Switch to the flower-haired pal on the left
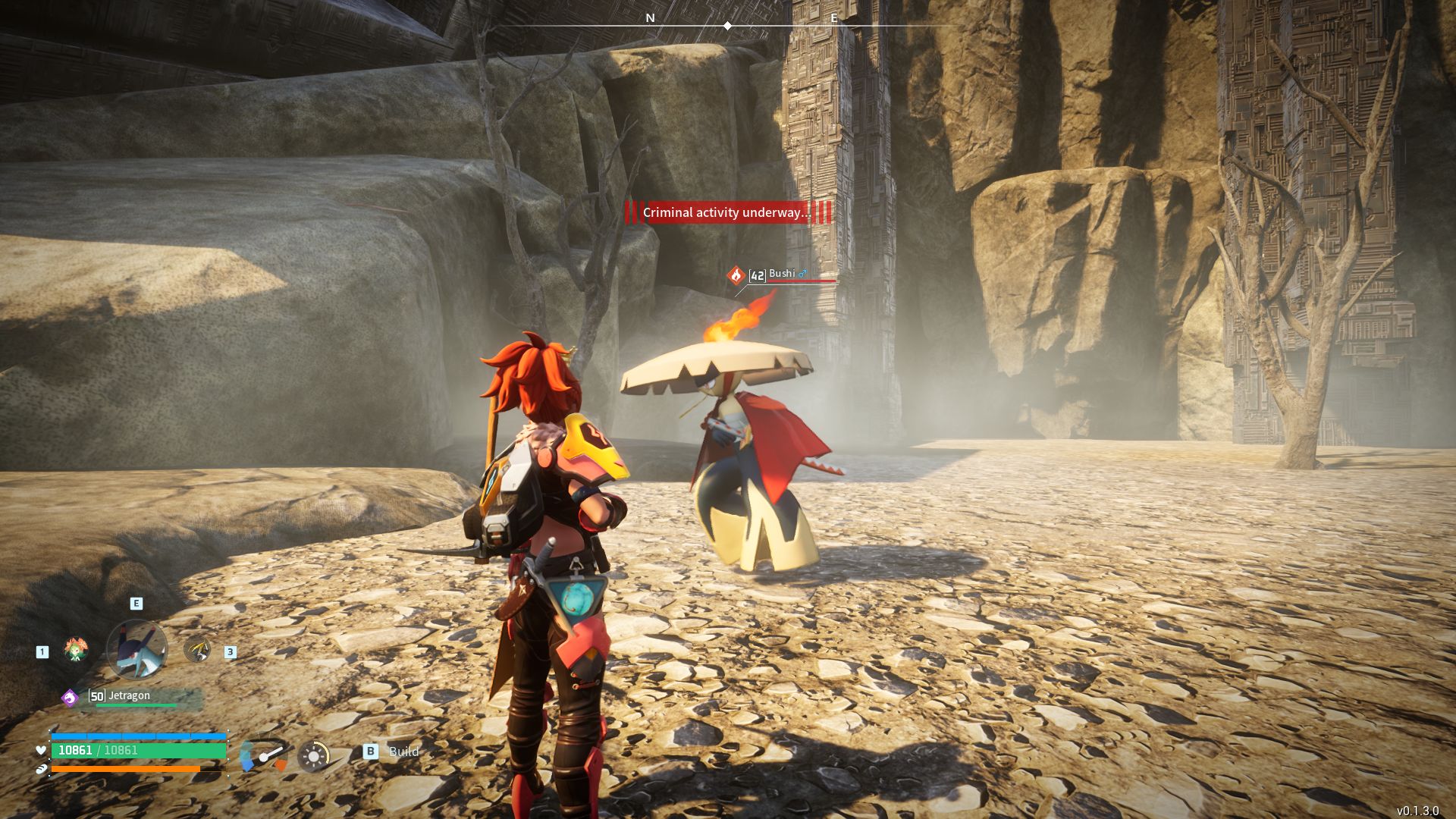Image resolution: width=1456 pixels, height=819 pixels. click(x=75, y=650)
